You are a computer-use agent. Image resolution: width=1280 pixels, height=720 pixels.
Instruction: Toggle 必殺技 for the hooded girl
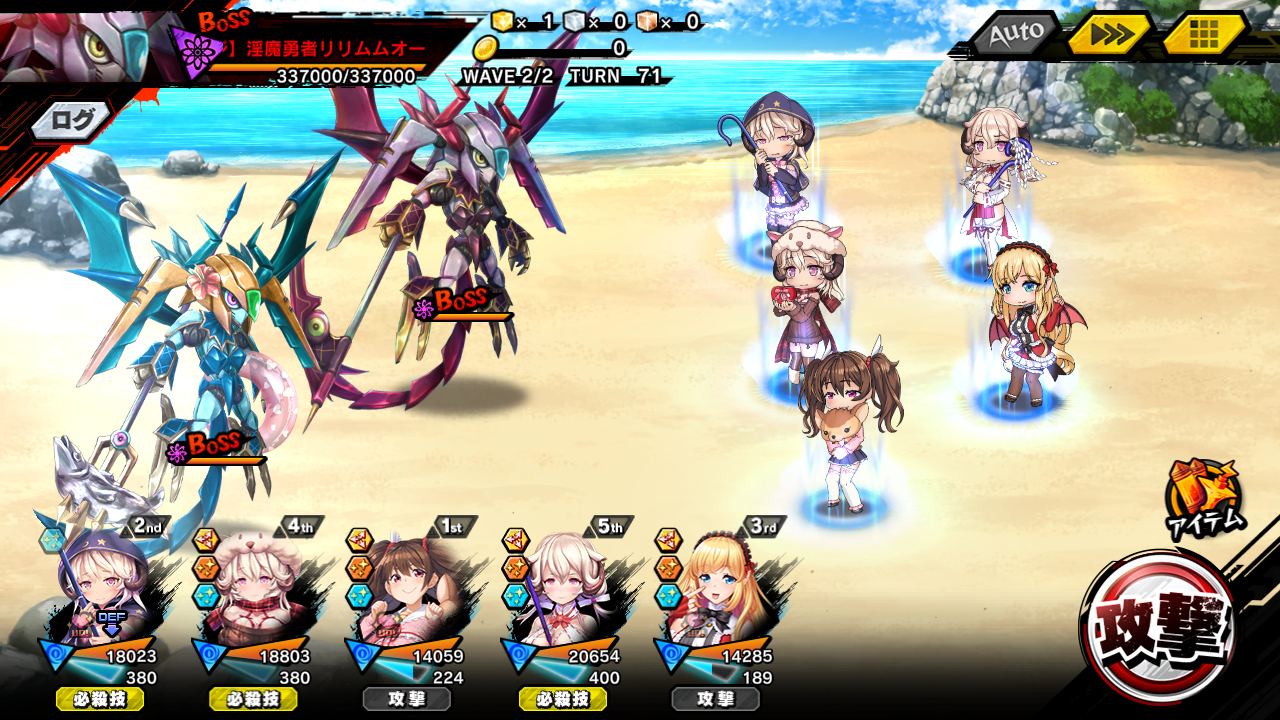99,699
